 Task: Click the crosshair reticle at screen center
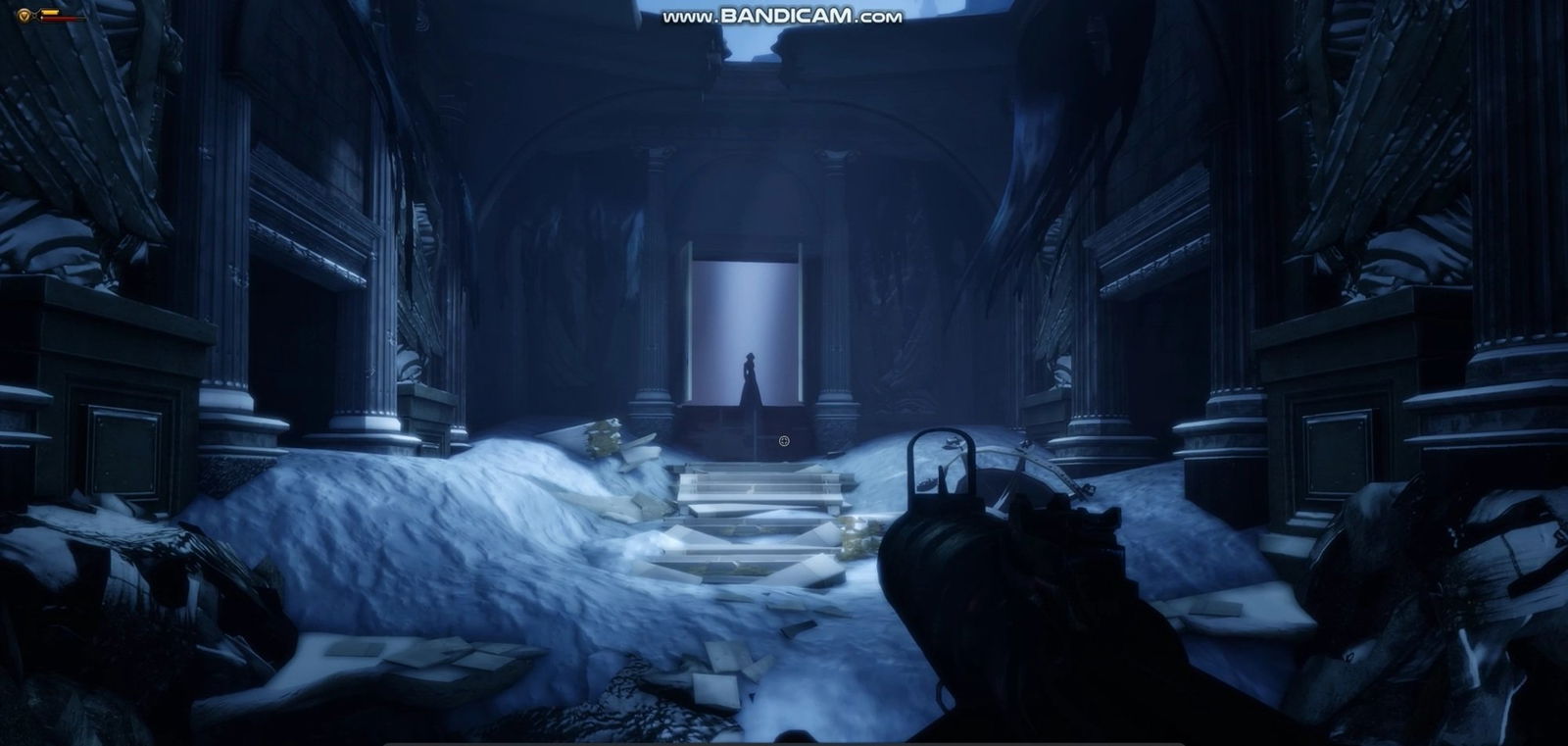click(x=783, y=441)
